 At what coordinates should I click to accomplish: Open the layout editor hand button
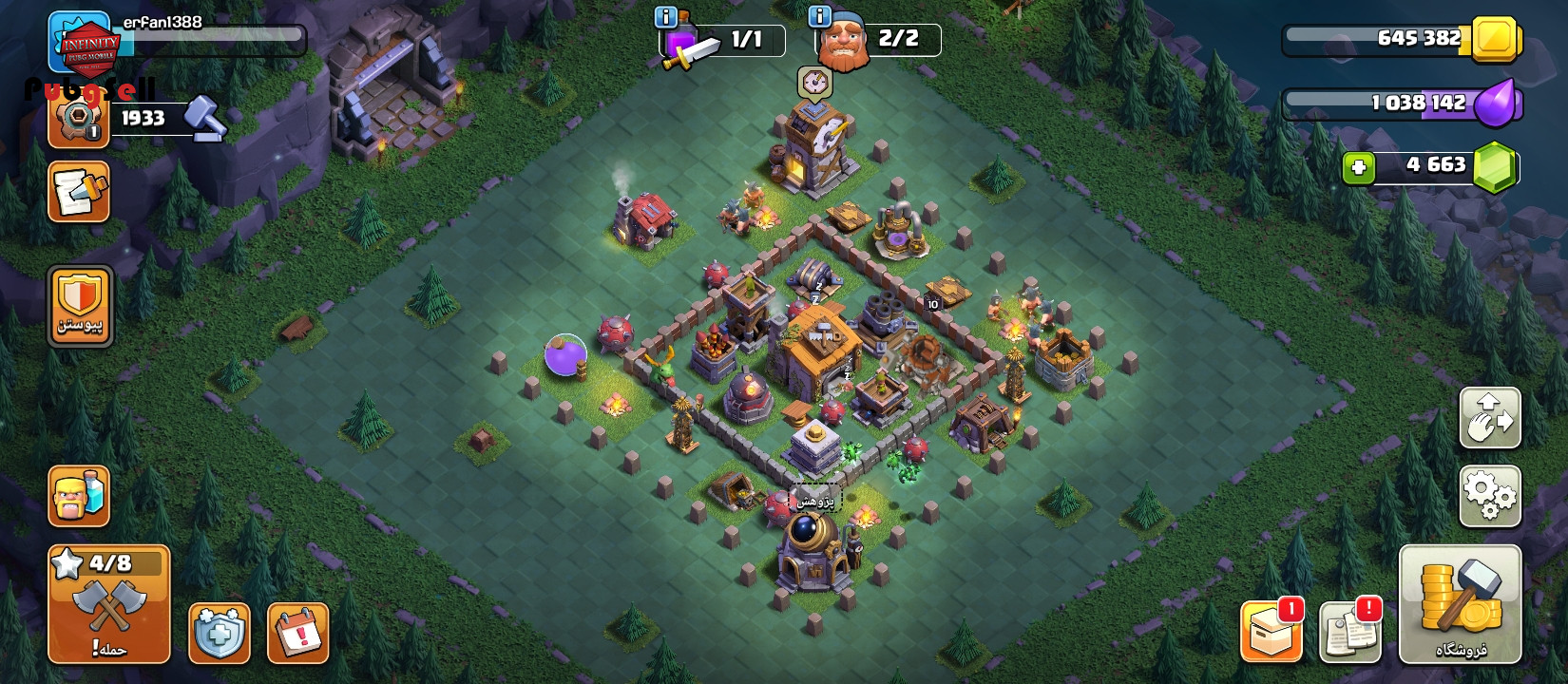1490,418
